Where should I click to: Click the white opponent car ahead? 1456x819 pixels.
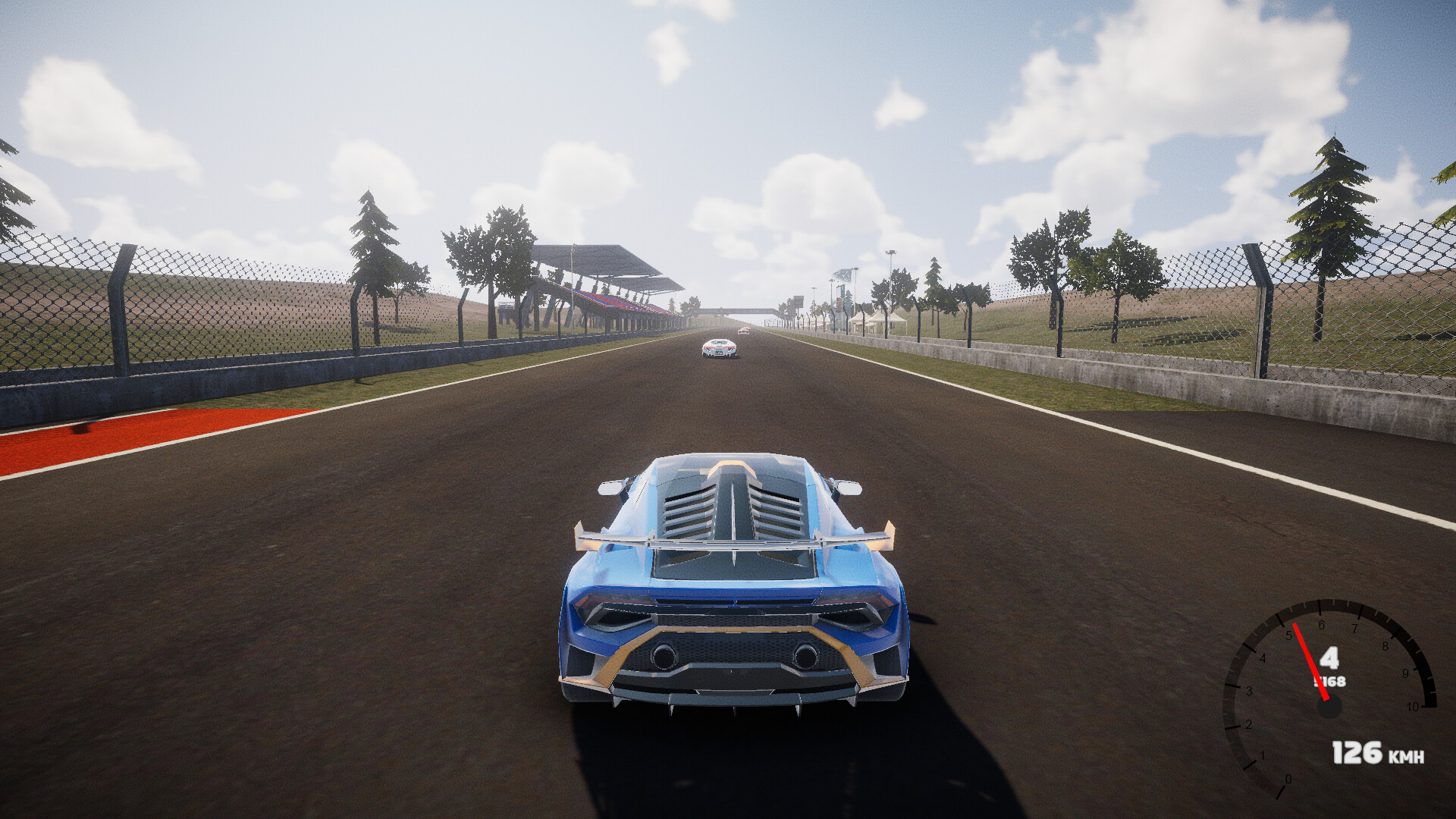coord(717,349)
